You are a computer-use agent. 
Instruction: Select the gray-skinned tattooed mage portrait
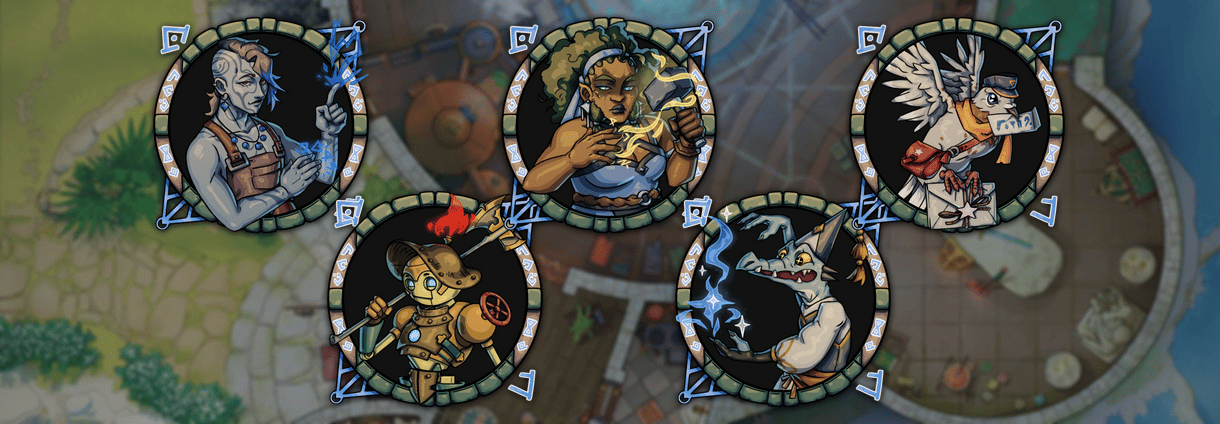click(x=261, y=126)
